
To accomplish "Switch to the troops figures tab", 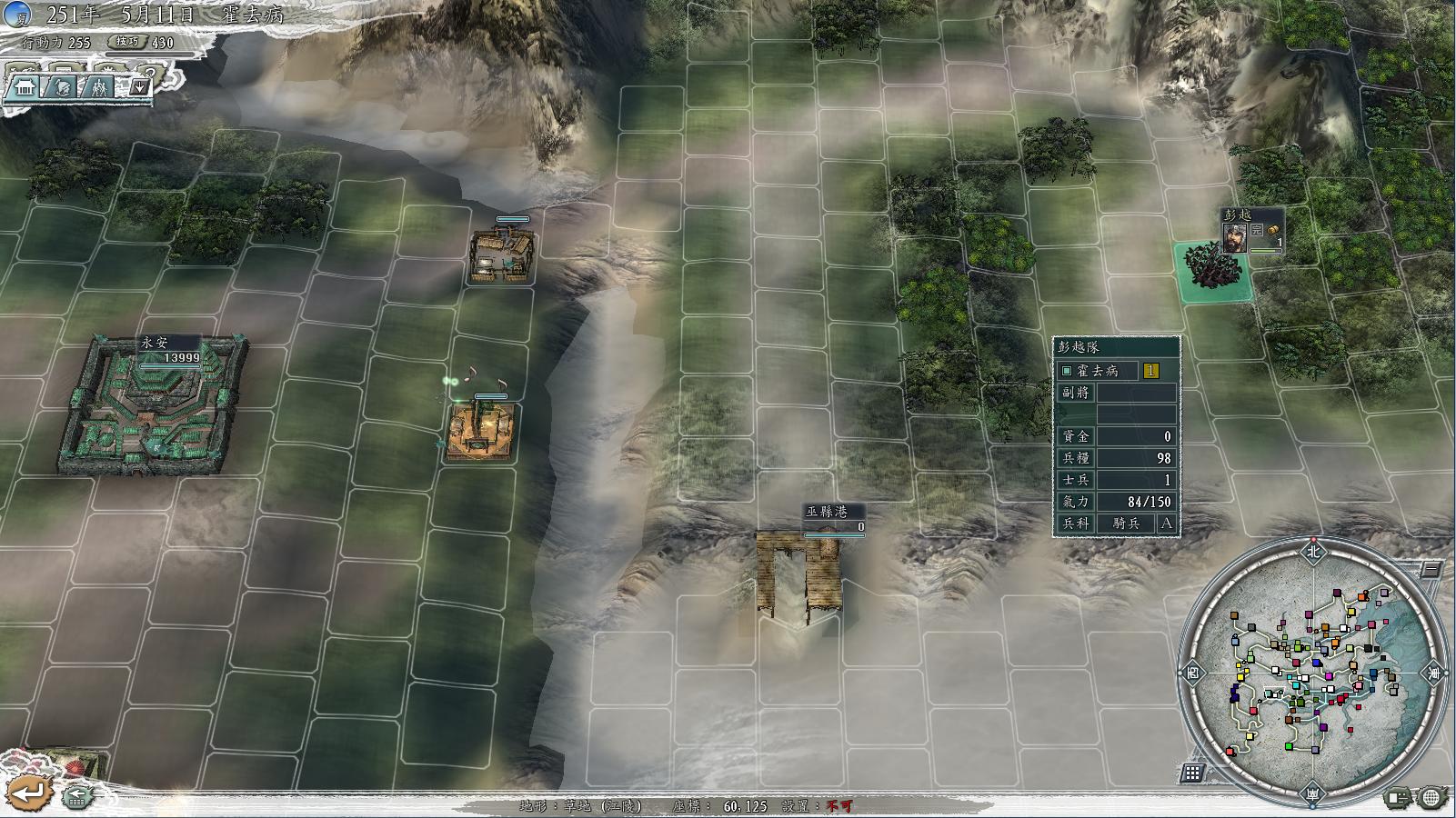I will pyautogui.click(x=100, y=86).
